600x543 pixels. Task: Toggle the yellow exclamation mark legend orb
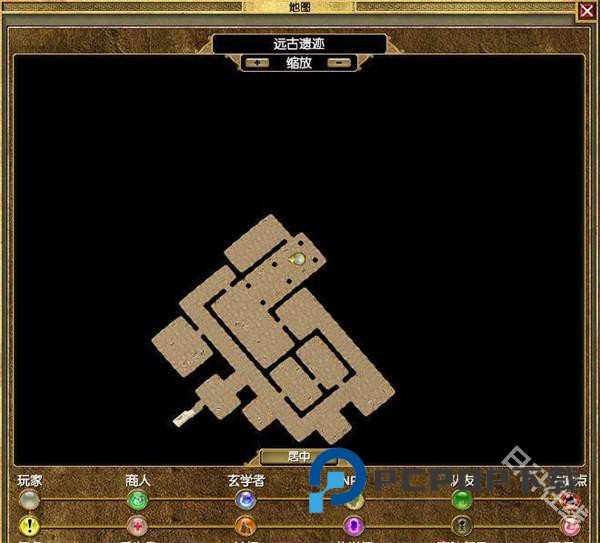coord(29,526)
